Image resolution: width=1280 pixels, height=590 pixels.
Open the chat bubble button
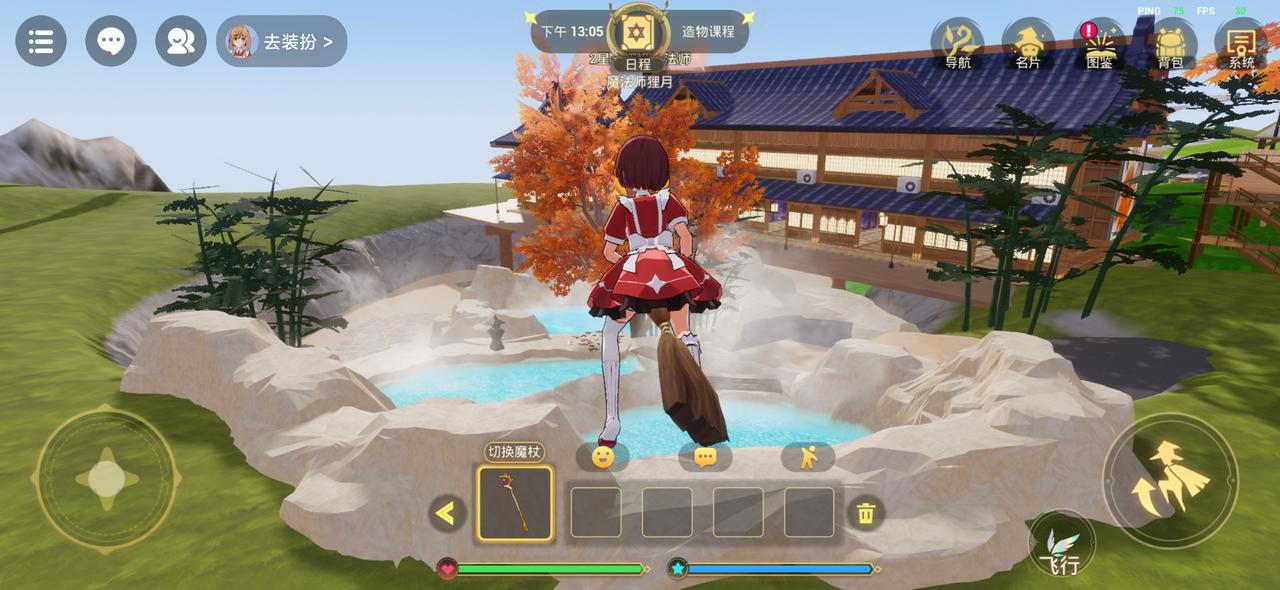click(x=111, y=41)
